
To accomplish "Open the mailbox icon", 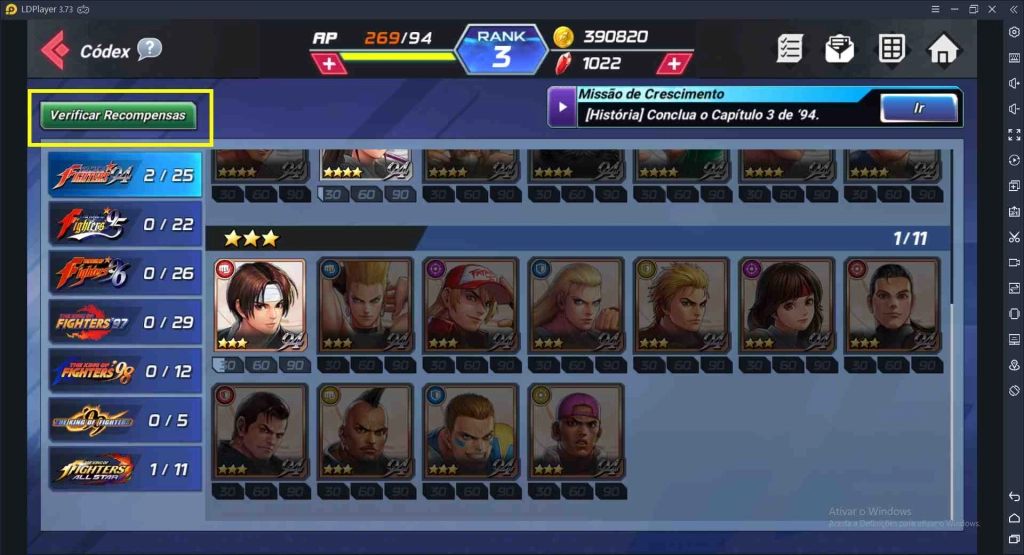I will coord(840,49).
